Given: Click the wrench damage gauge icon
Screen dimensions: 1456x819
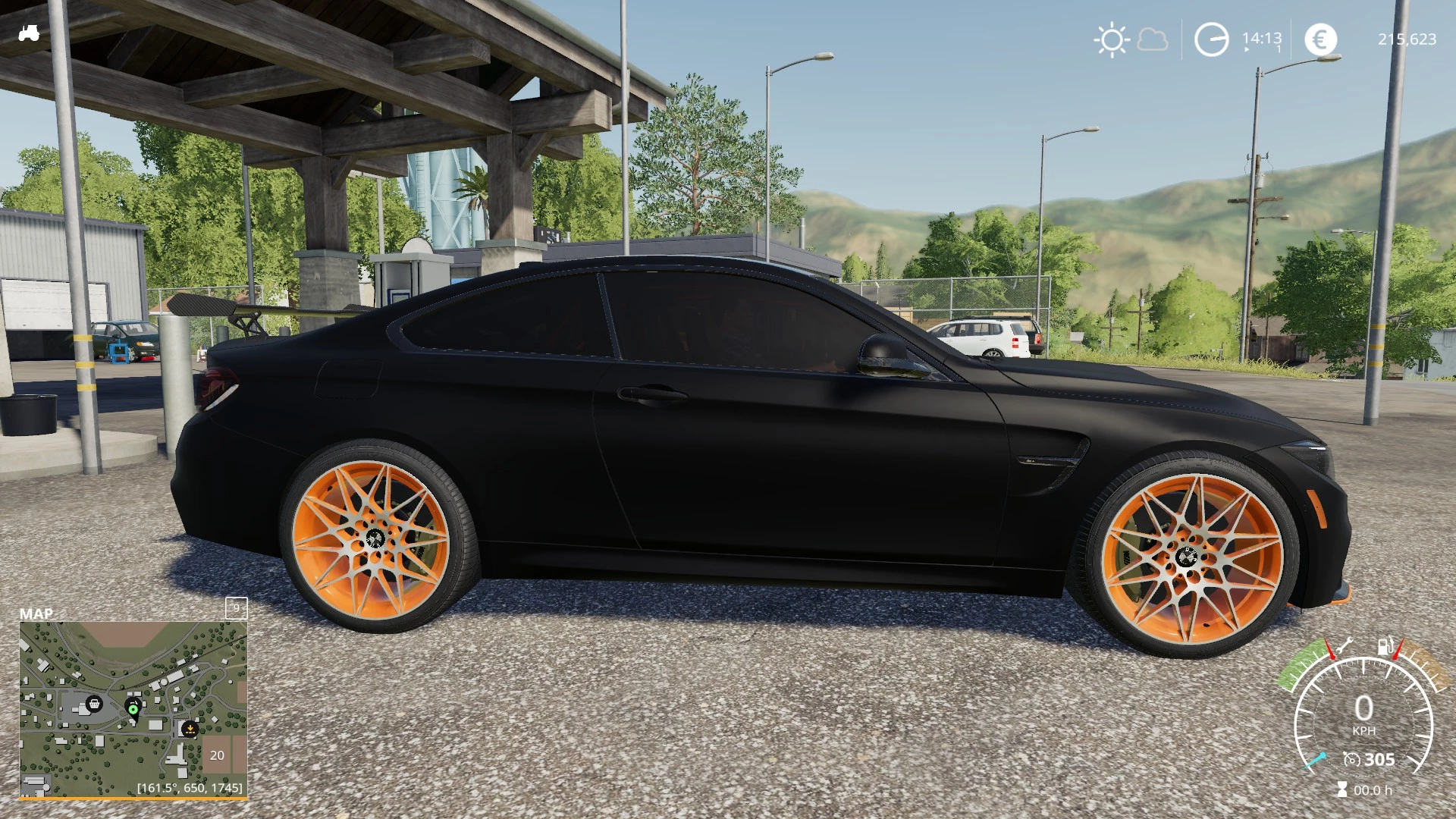Looking at the screenshot, I should pyautogui.click(x=1345, y=646).
